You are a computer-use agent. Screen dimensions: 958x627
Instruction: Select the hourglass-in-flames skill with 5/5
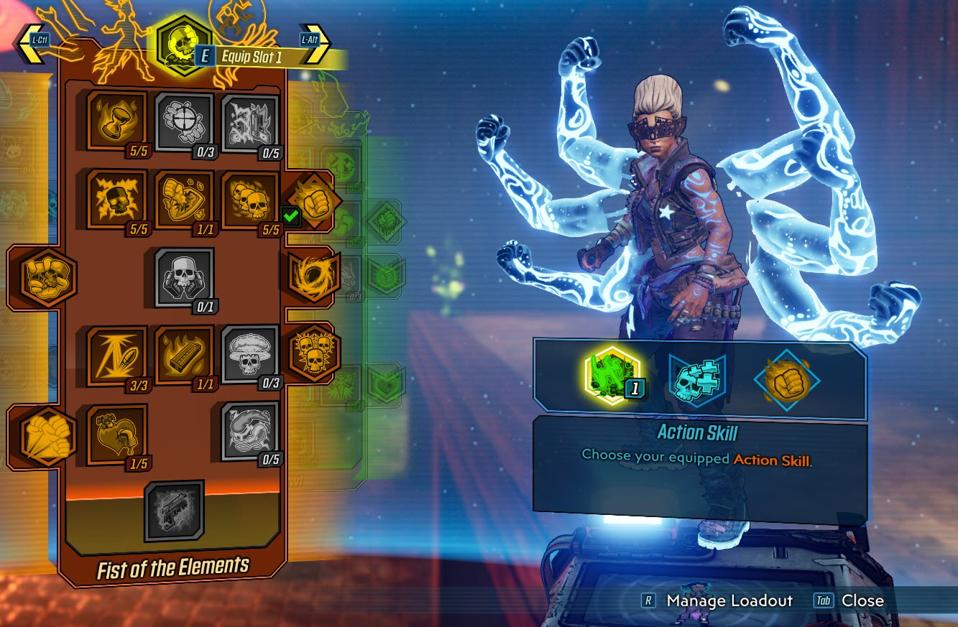point(116,119)
